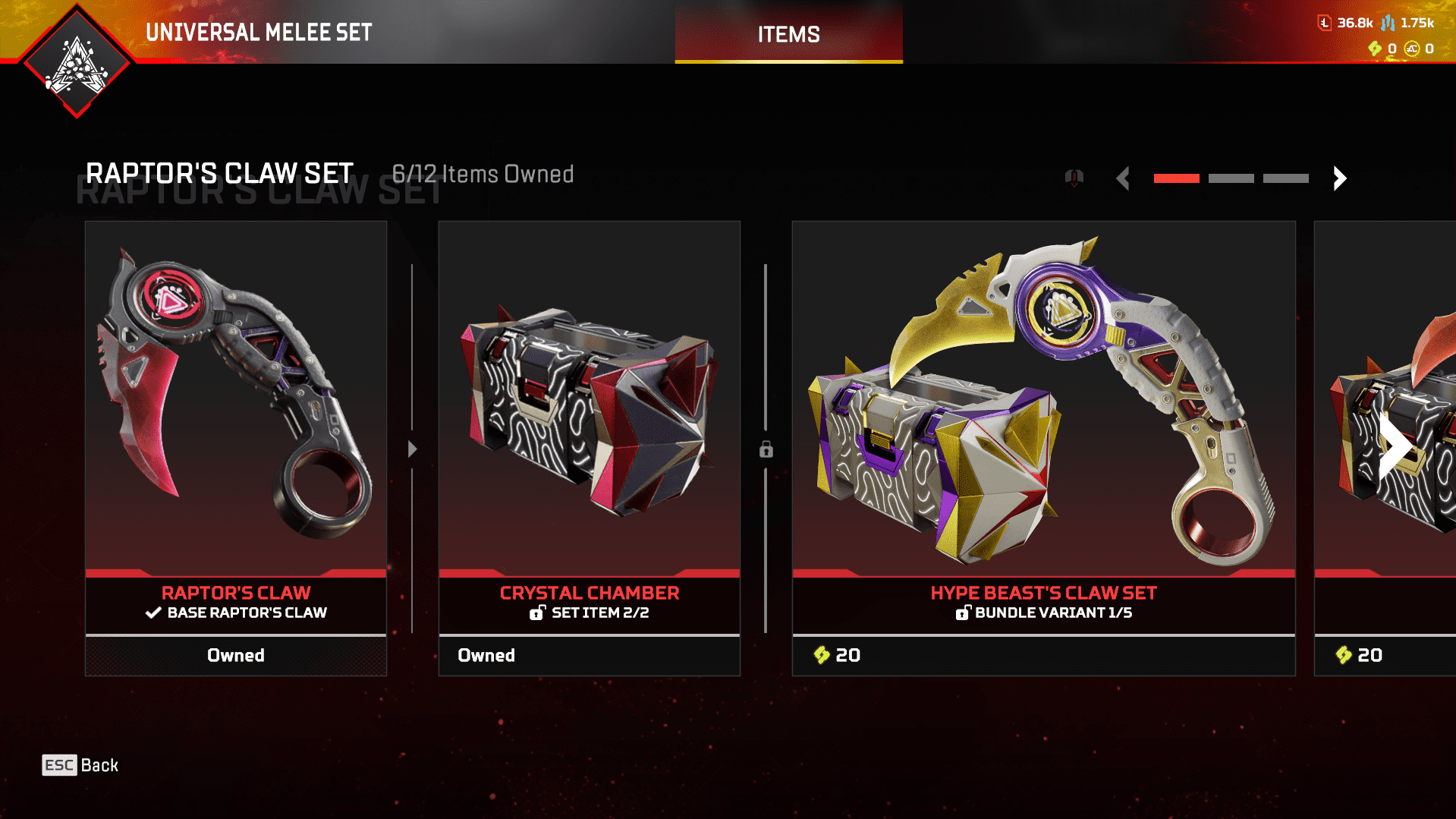Click the legend icon beside the page arrows
The height and width of the screenshot is (819, 1456).
[x=1074, y=178]
